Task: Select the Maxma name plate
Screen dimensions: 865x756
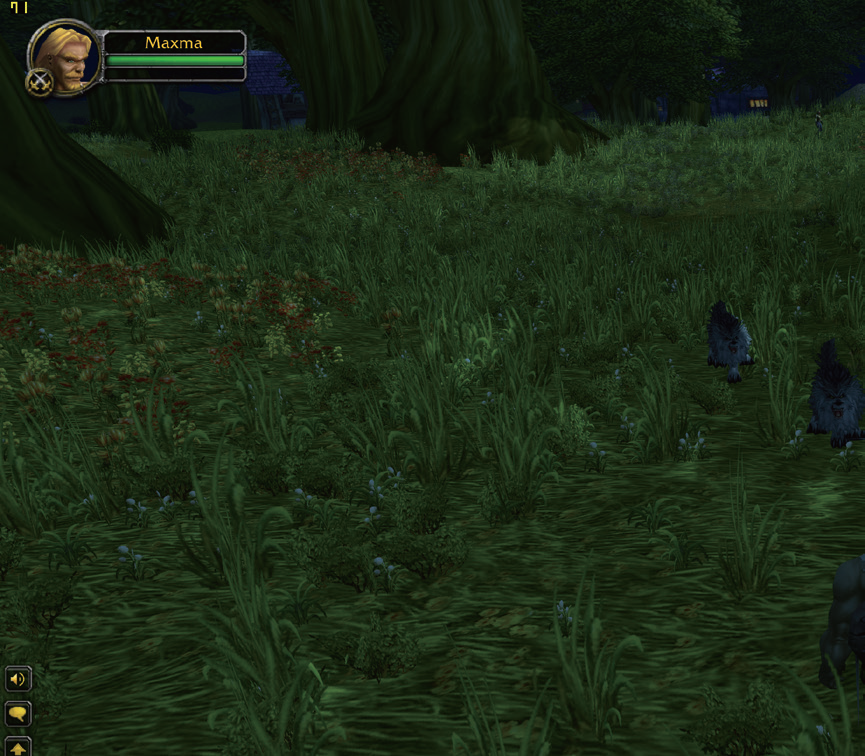Action: click(174, 43)
